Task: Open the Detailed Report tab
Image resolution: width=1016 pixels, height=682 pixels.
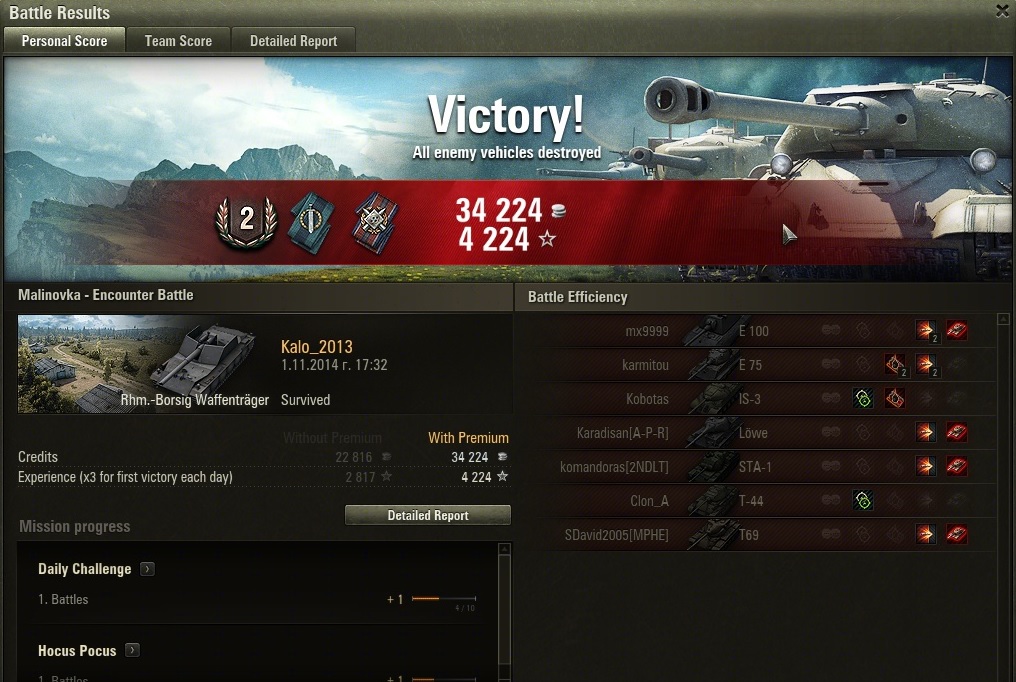Action: [293, 41]
